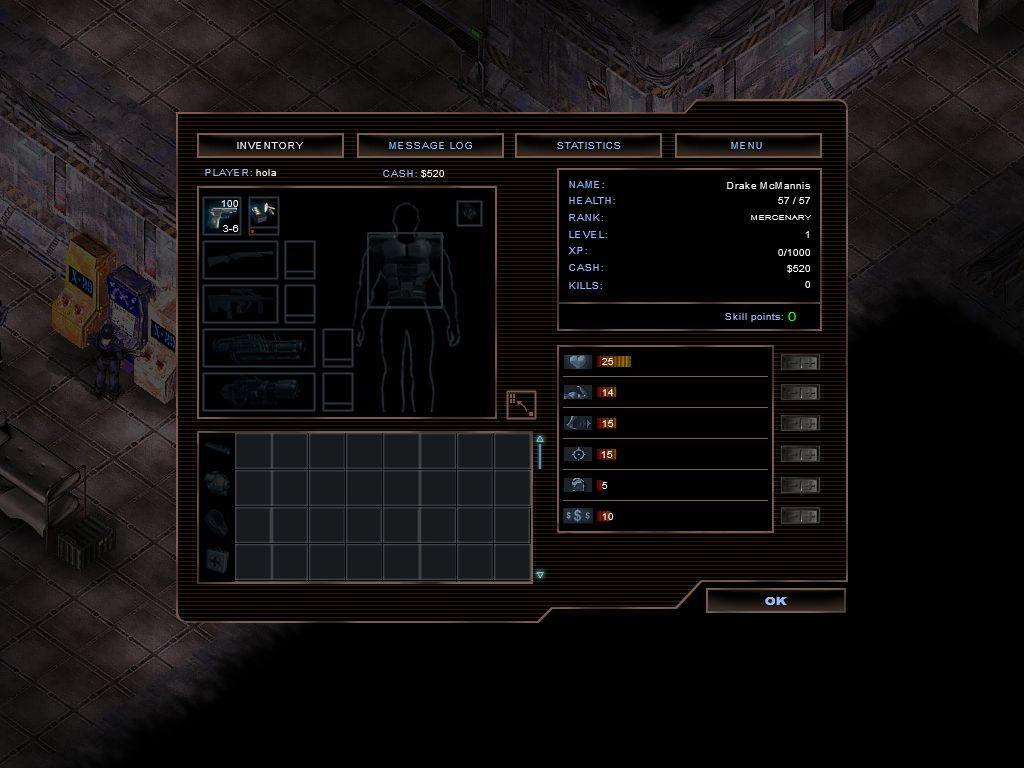The width and height of the screenshot is (1024, 768).
Task: Show the Statistics tab
Action: 588,146
